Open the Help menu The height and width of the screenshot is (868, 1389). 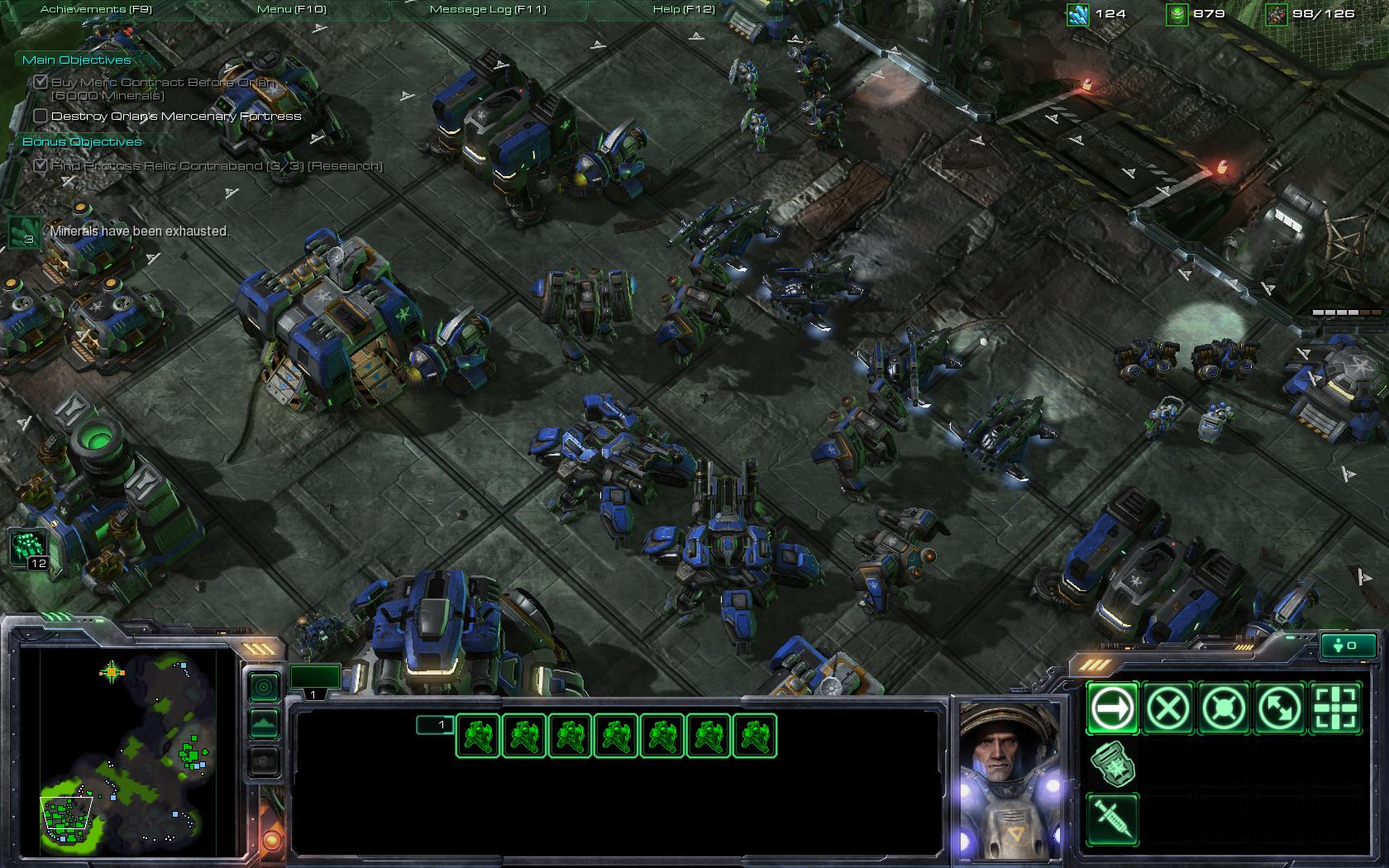coord(683,9)
